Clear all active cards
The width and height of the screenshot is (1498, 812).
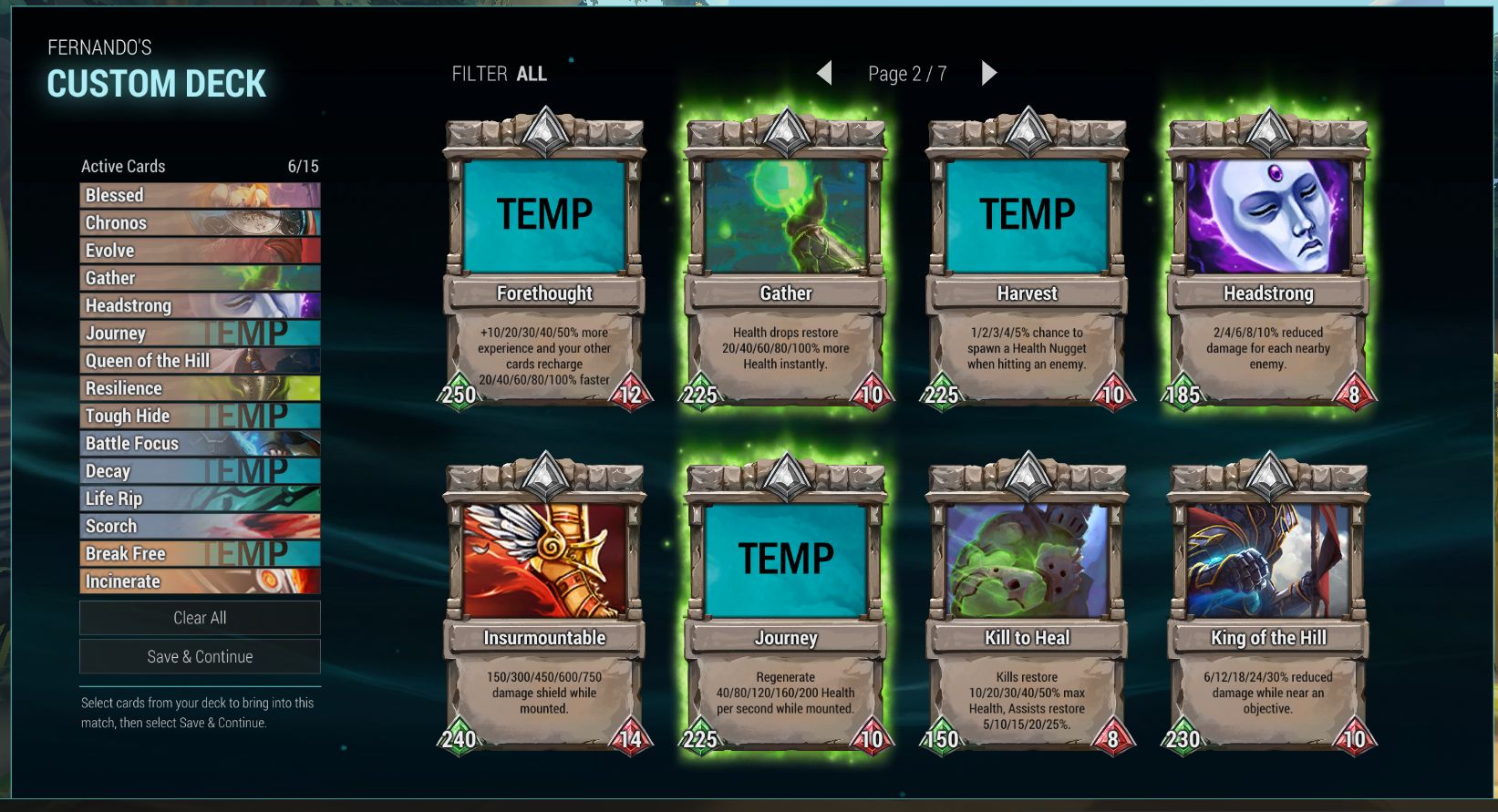tap(200, 618)
